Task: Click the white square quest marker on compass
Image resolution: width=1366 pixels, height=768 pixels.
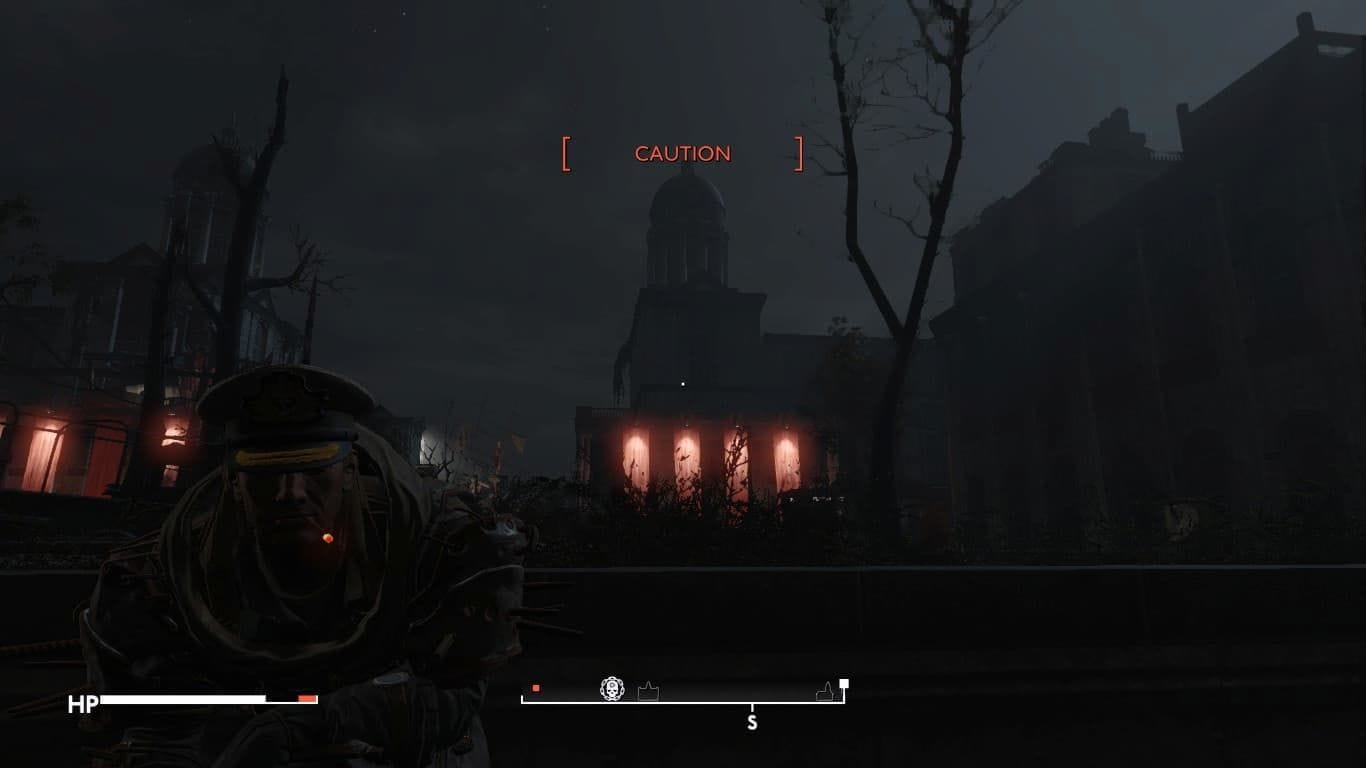Action: pos(844,683)
